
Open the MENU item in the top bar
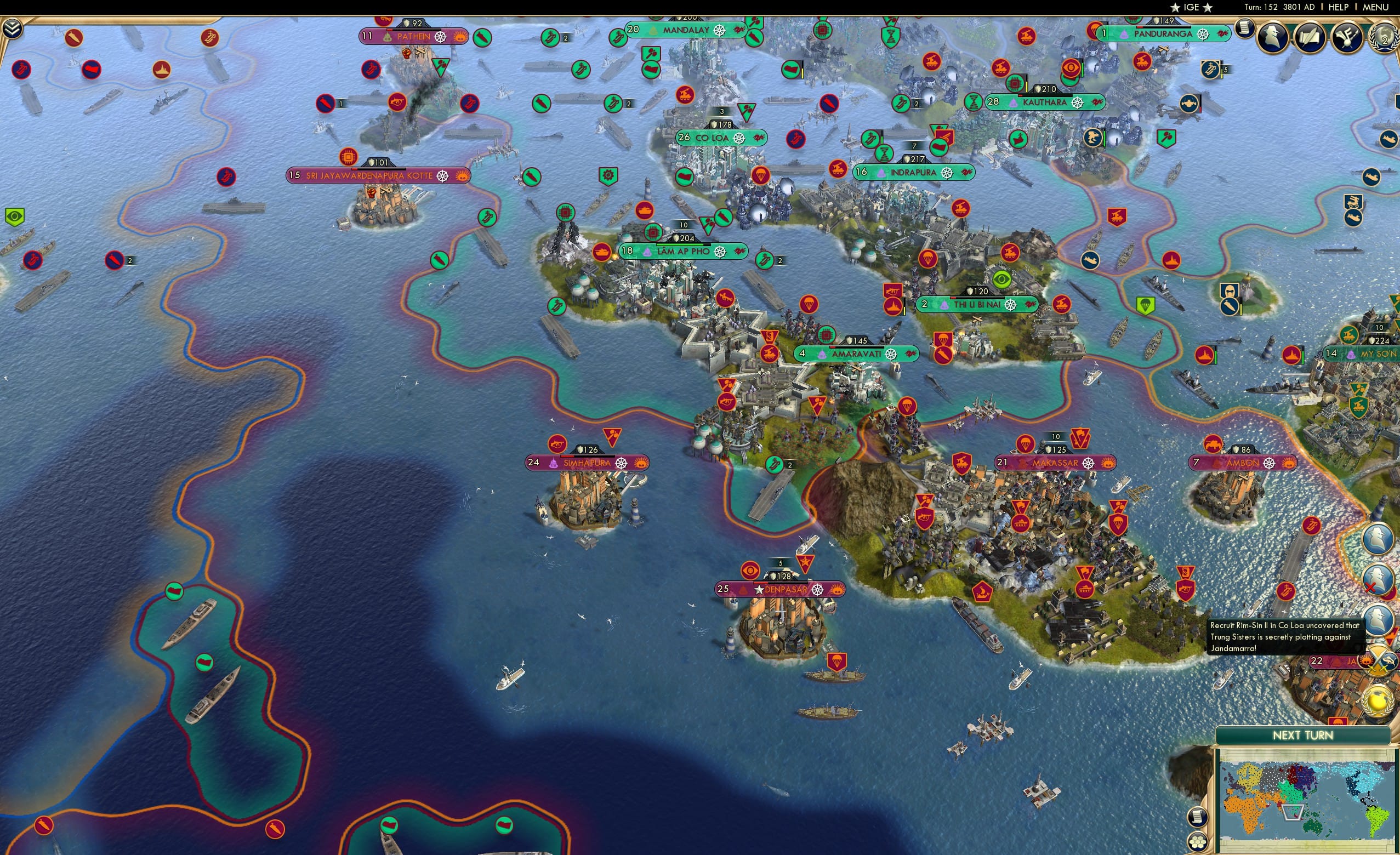pos(1377,7)
